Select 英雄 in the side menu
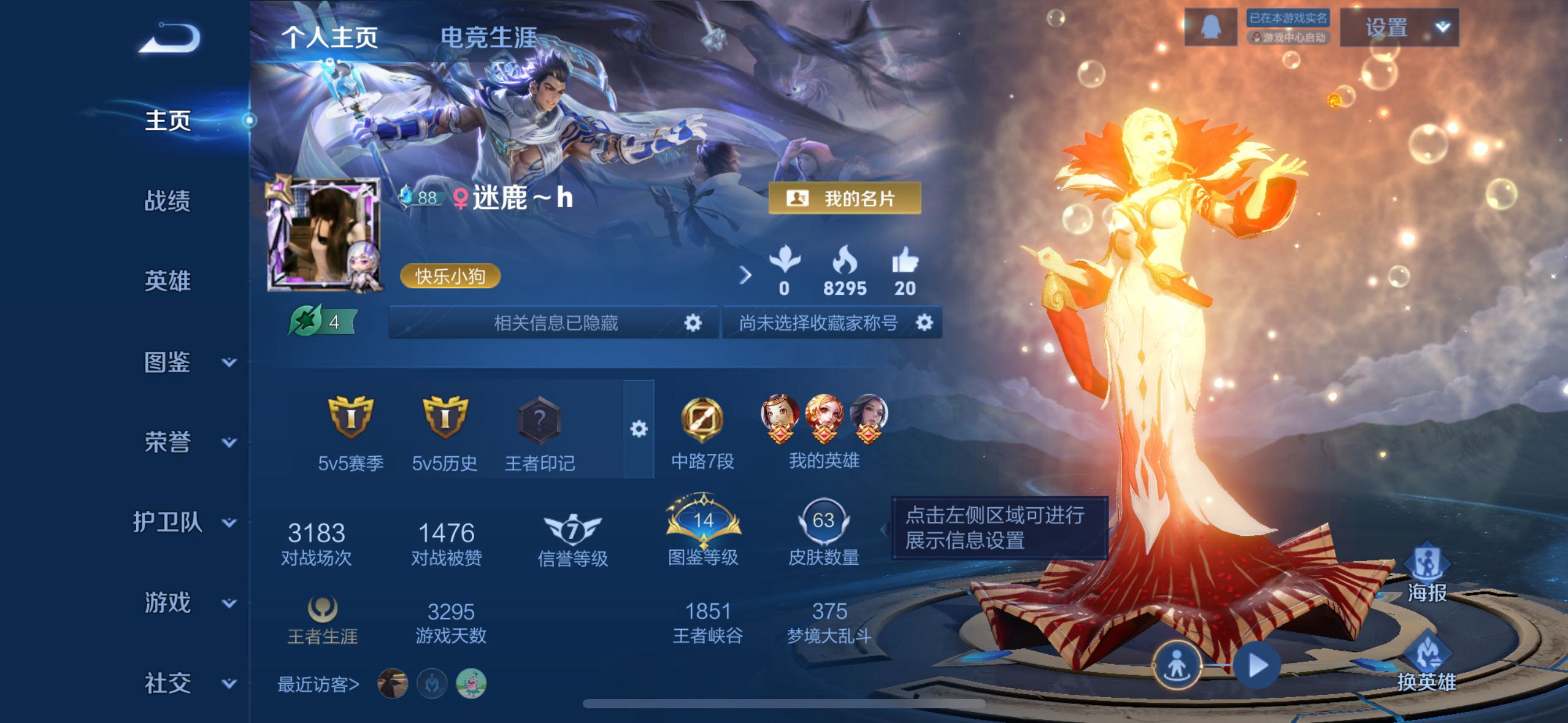 coord(167,281)
